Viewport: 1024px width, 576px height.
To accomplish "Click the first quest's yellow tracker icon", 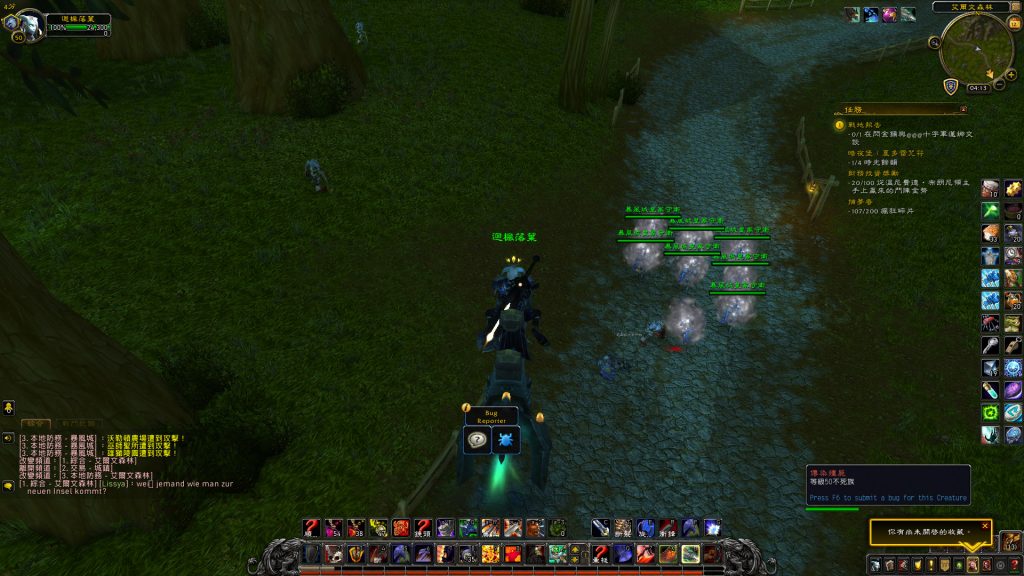I will [x=840, y=125].
